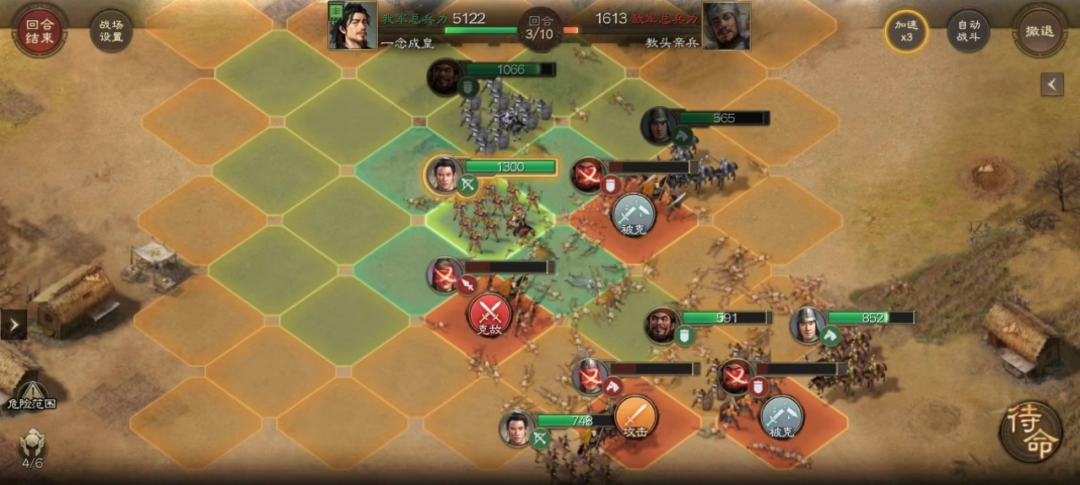Viewport: 1080px width, 485px height.
Task: Select the general portrait with 1066 troops
Action: tap(445, 77)
